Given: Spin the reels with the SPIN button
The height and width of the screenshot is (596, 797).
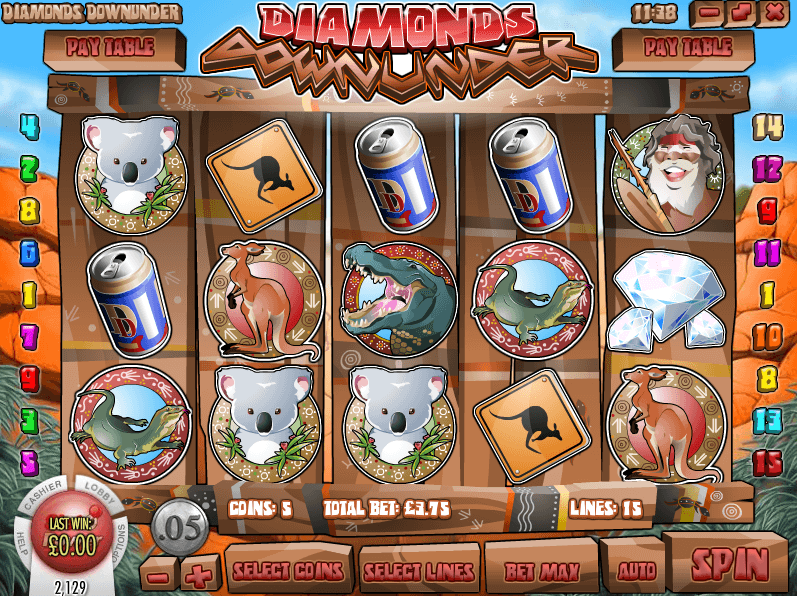Looking at the screenshot, I should coord(729,563).
